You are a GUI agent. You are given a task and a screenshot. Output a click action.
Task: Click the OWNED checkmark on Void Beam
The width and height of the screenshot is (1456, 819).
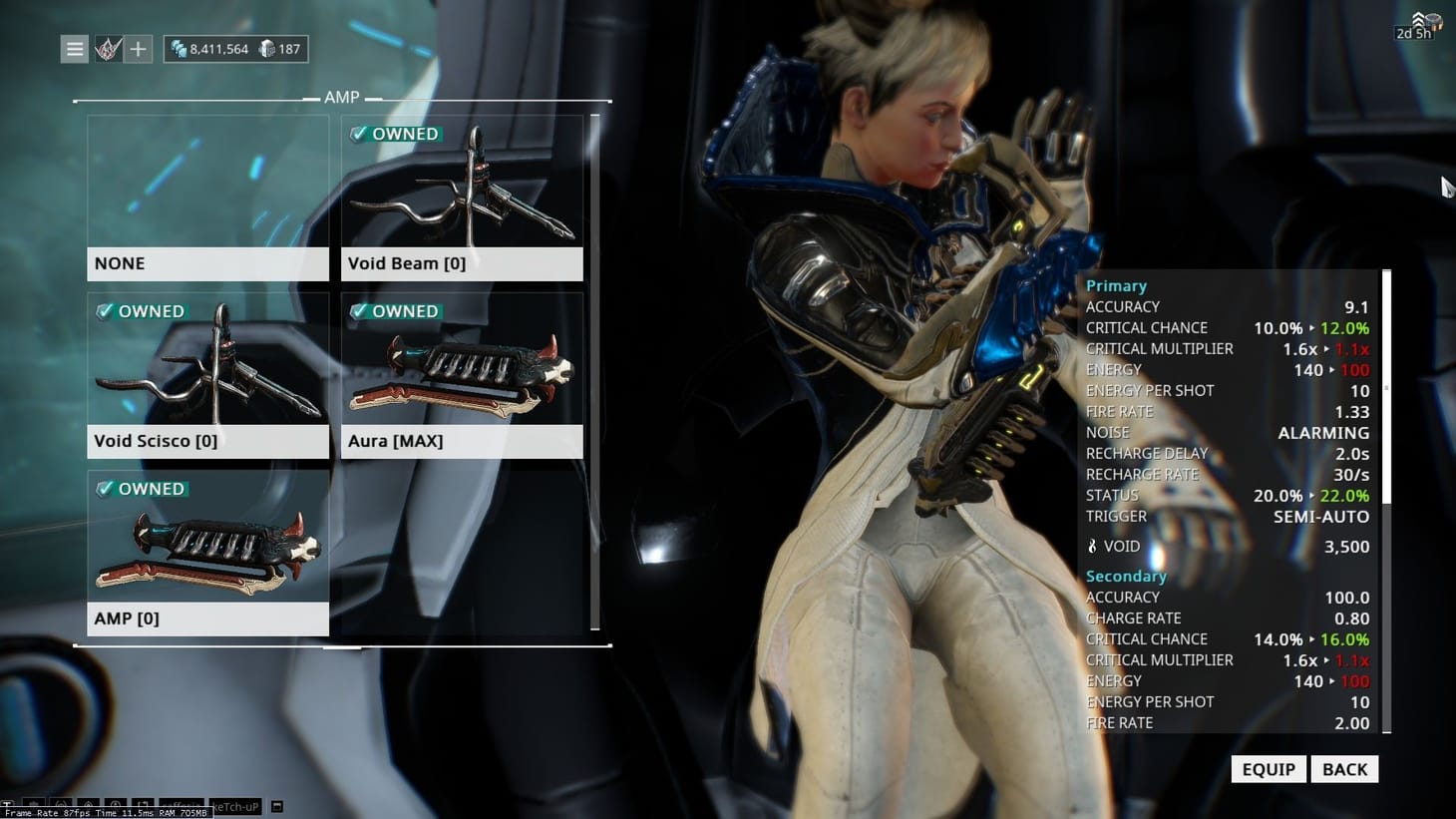pyautogui.click(x=358, y=134)
